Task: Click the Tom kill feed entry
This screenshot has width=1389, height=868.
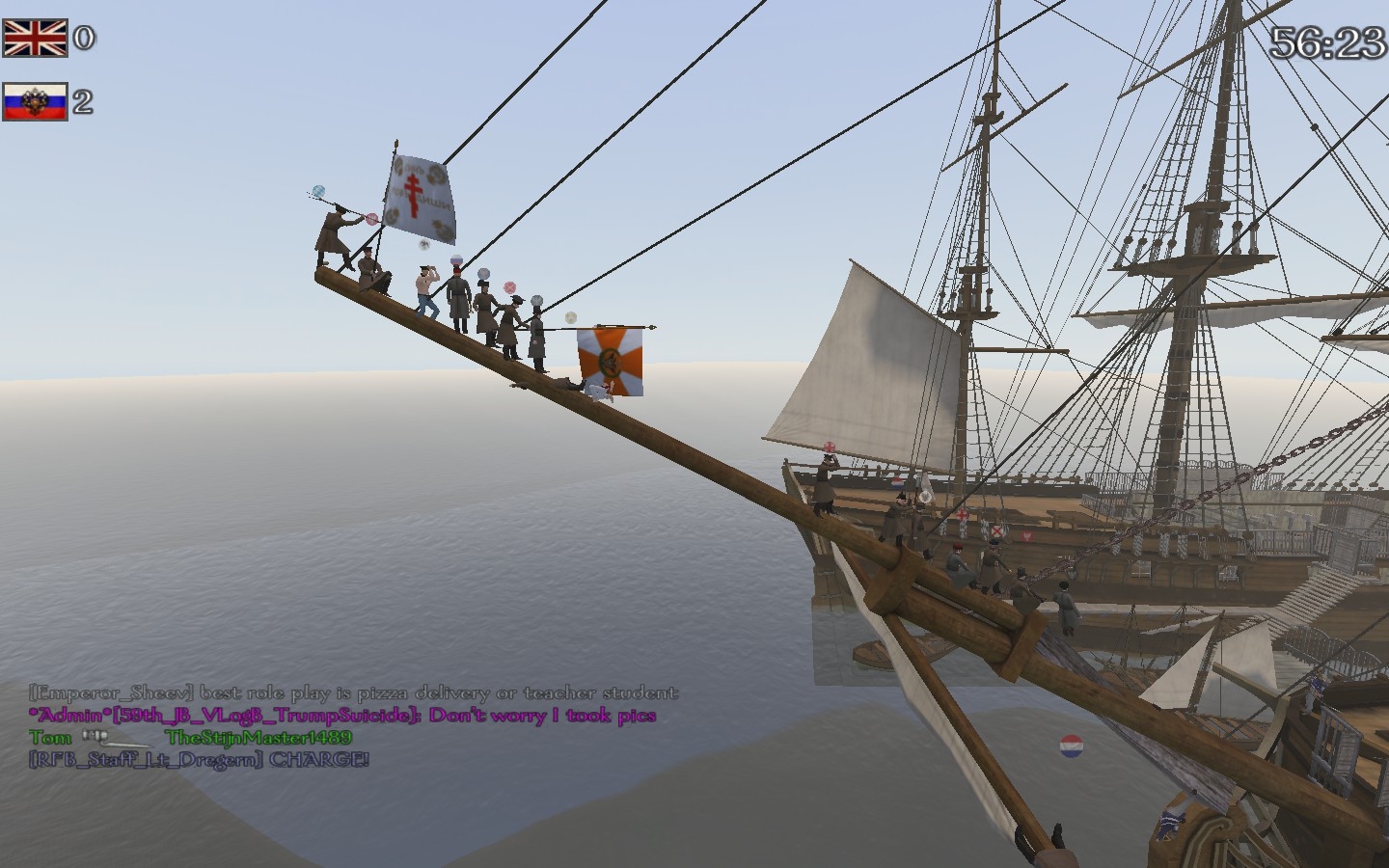Action: tap(190, 738)
